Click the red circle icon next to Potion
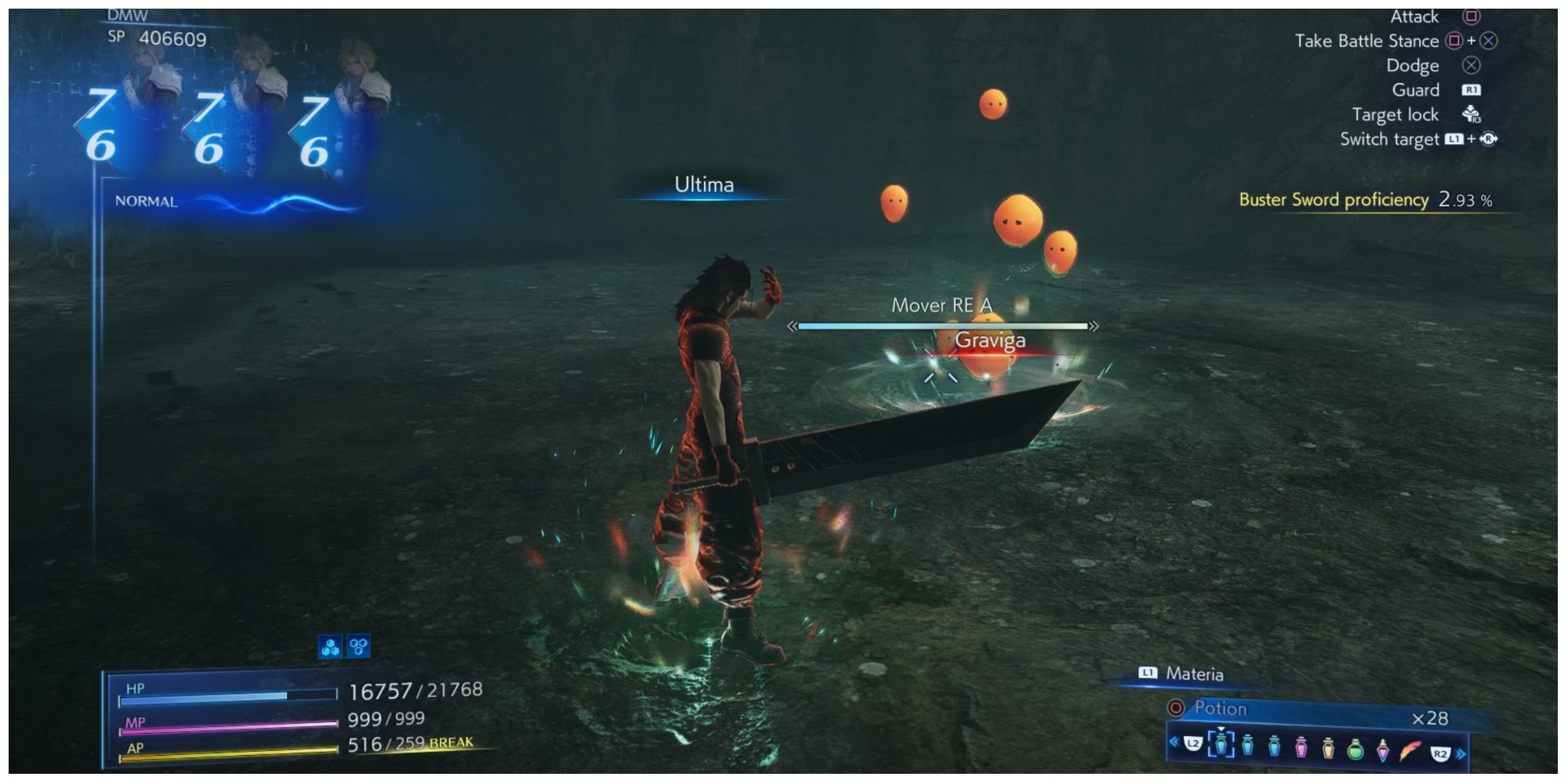This screenshot has height=784, width=1568. point(1175,708)
